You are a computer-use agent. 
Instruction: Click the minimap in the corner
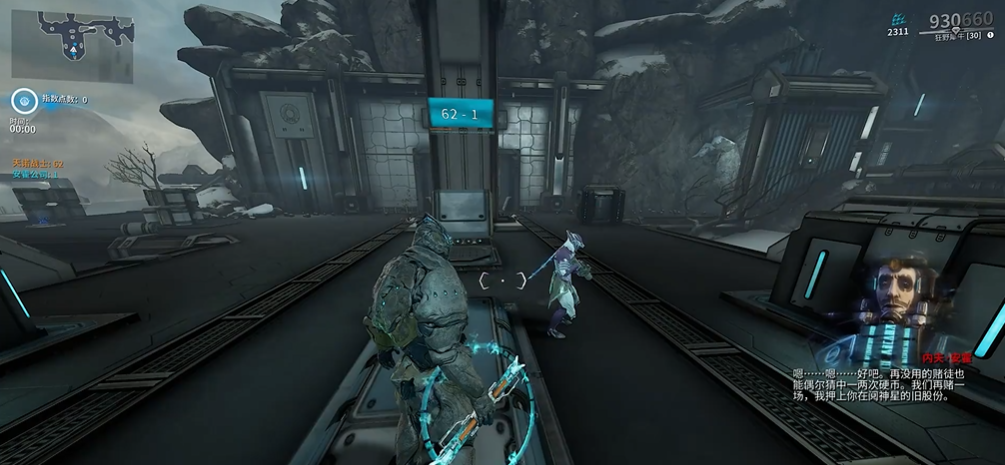coord(72,45)
